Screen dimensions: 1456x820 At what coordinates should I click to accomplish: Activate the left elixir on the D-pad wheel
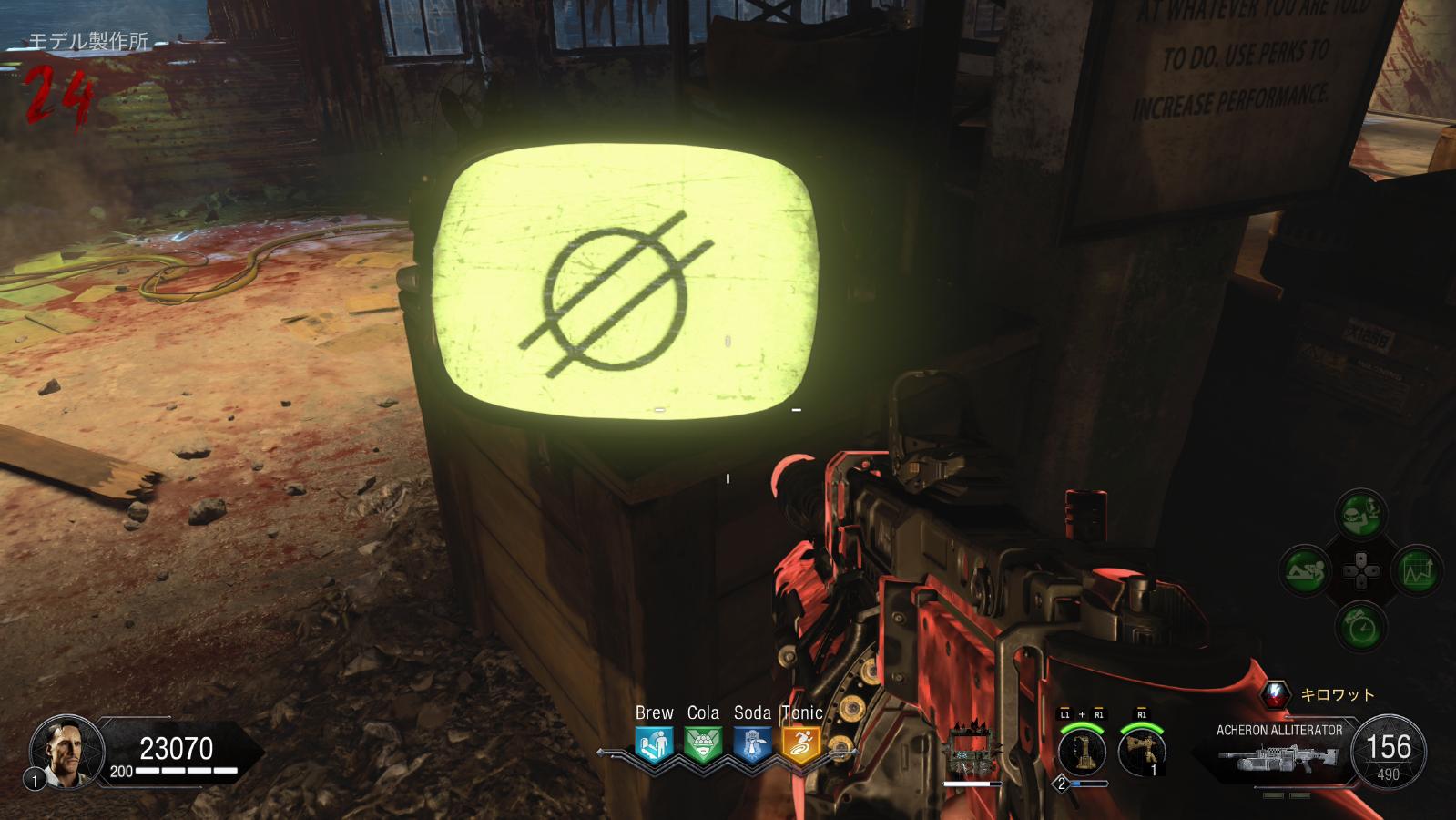[1306, 571]
